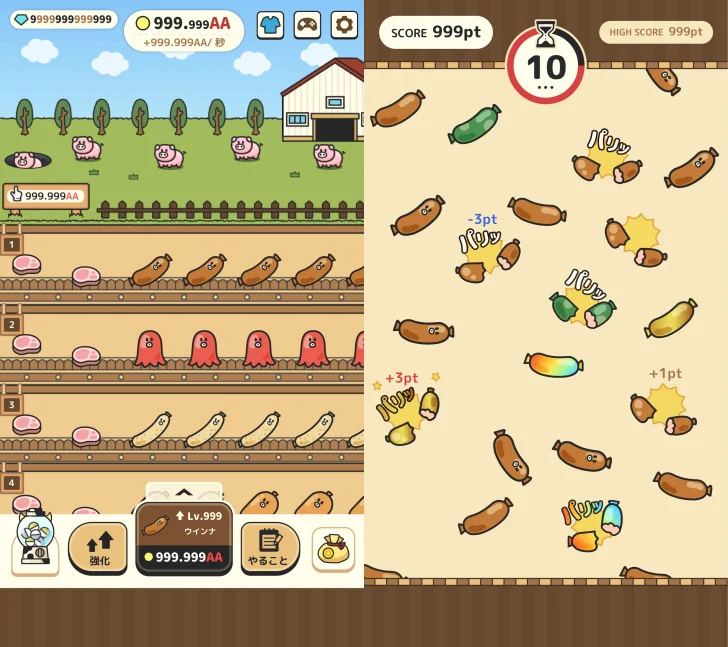Tap the 強化 upgrade button
The width and height of the screenshot is (728, 647).
[x=98, y=547]
